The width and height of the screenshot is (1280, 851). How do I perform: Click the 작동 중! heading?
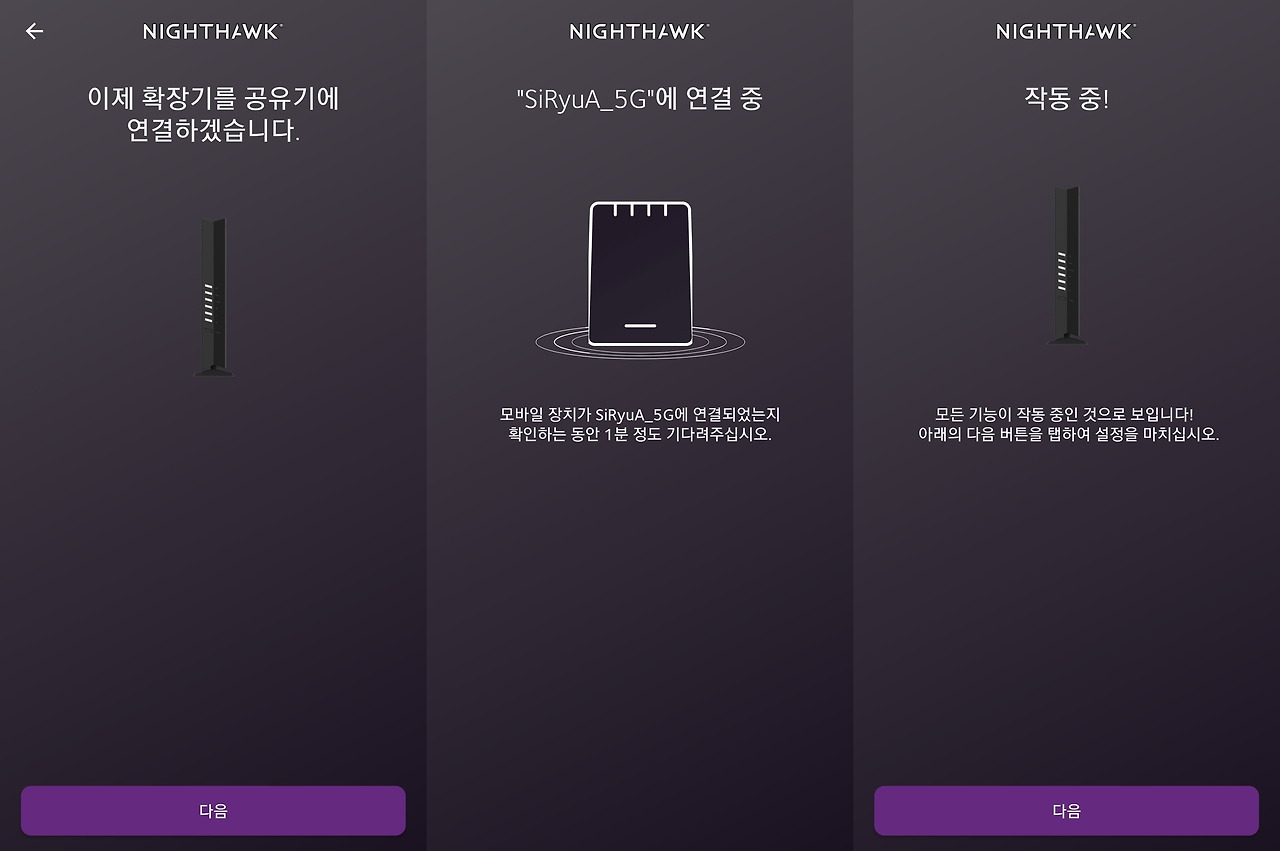1065,97
